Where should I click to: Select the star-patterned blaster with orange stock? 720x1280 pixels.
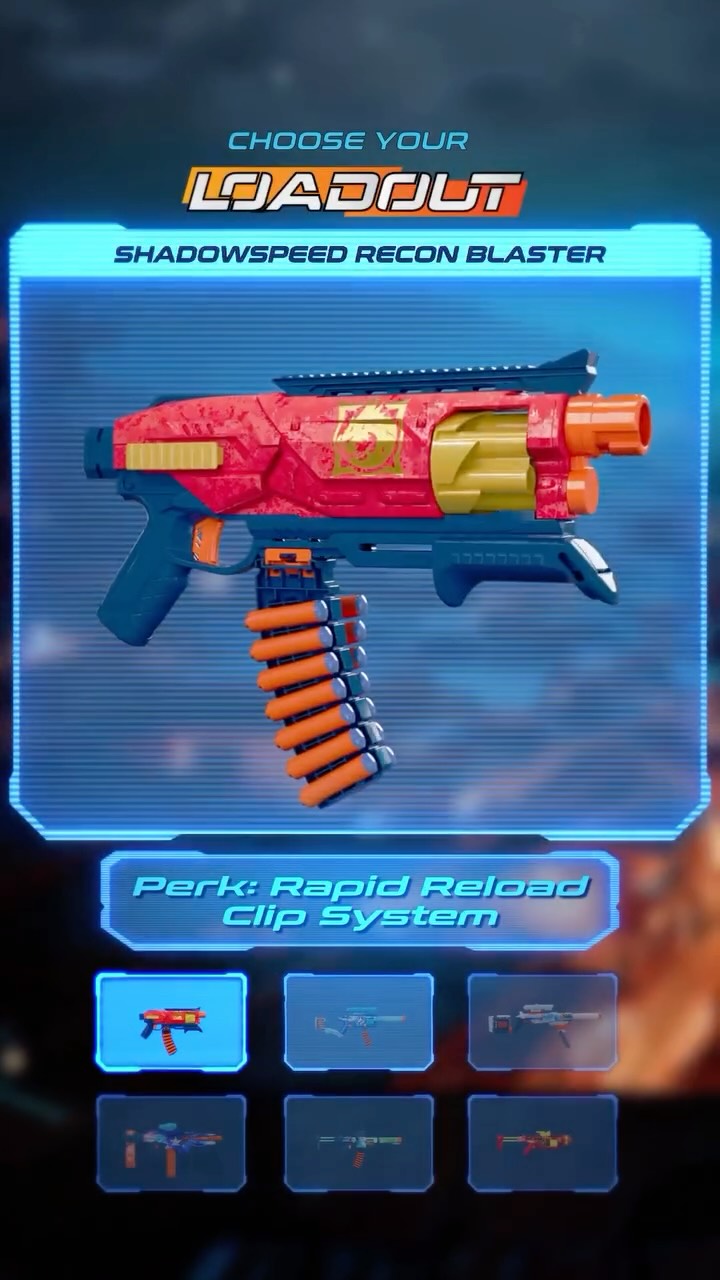171,1142
